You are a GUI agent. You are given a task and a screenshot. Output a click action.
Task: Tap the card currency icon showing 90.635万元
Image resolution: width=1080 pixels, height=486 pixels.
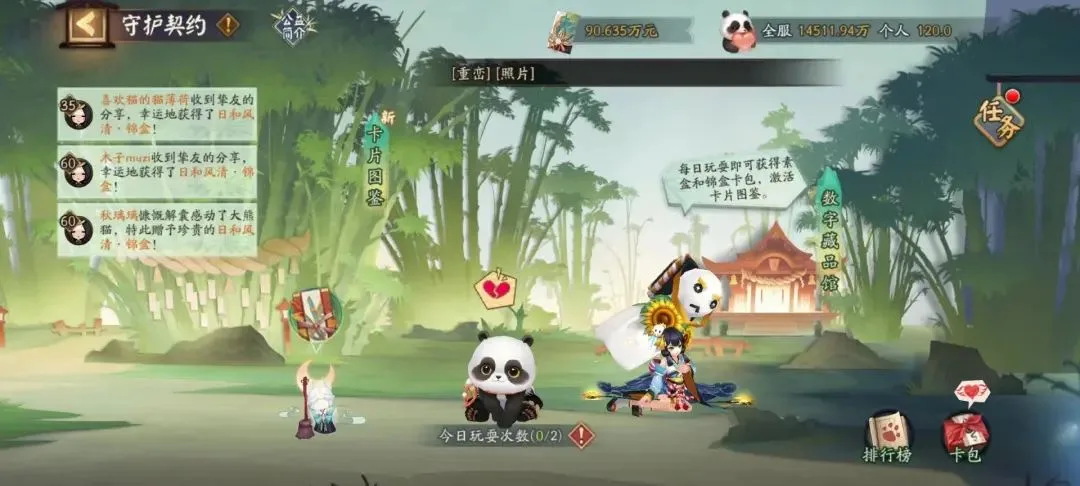(563, 30)
